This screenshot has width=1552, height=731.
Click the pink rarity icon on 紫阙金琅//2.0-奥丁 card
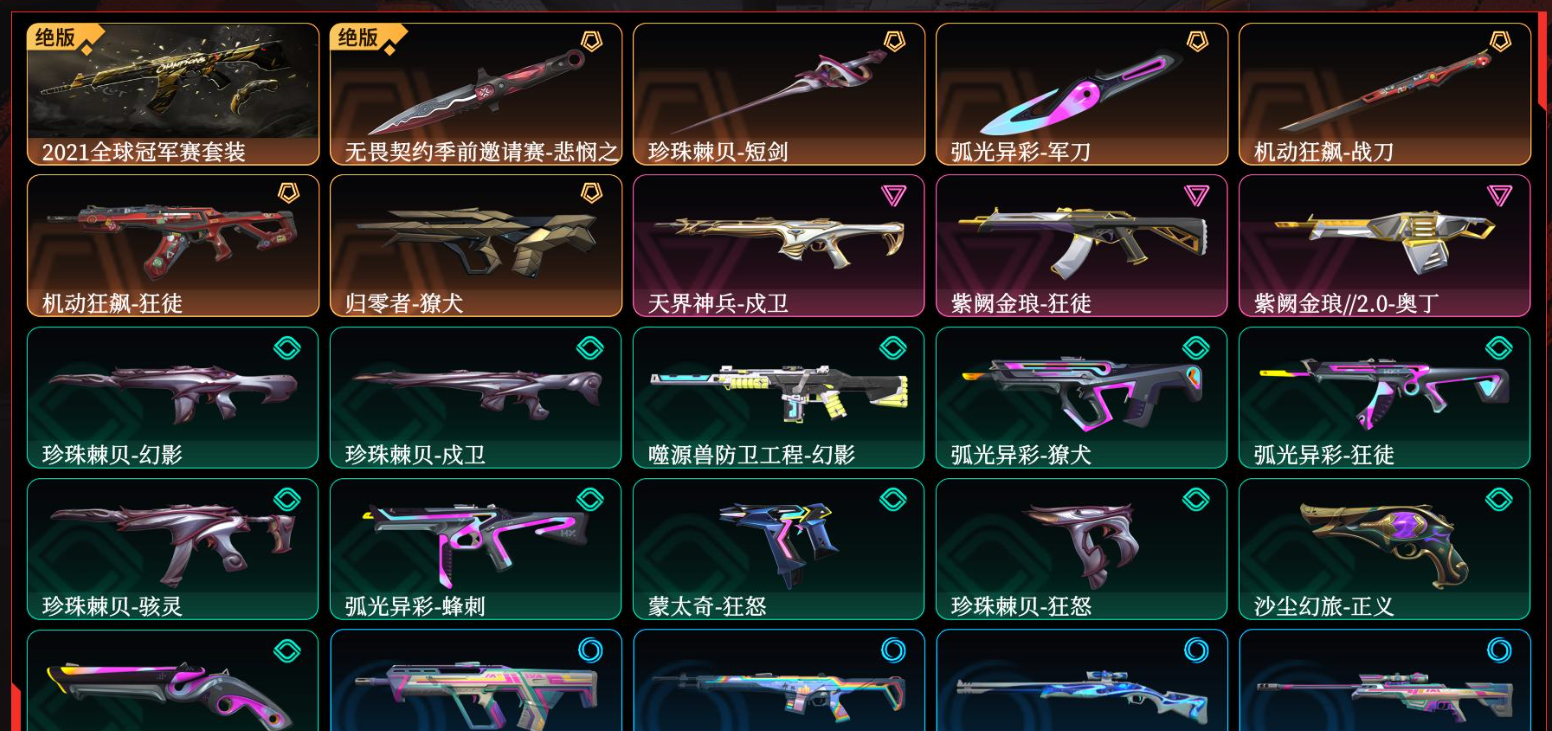pos(1500,194)
